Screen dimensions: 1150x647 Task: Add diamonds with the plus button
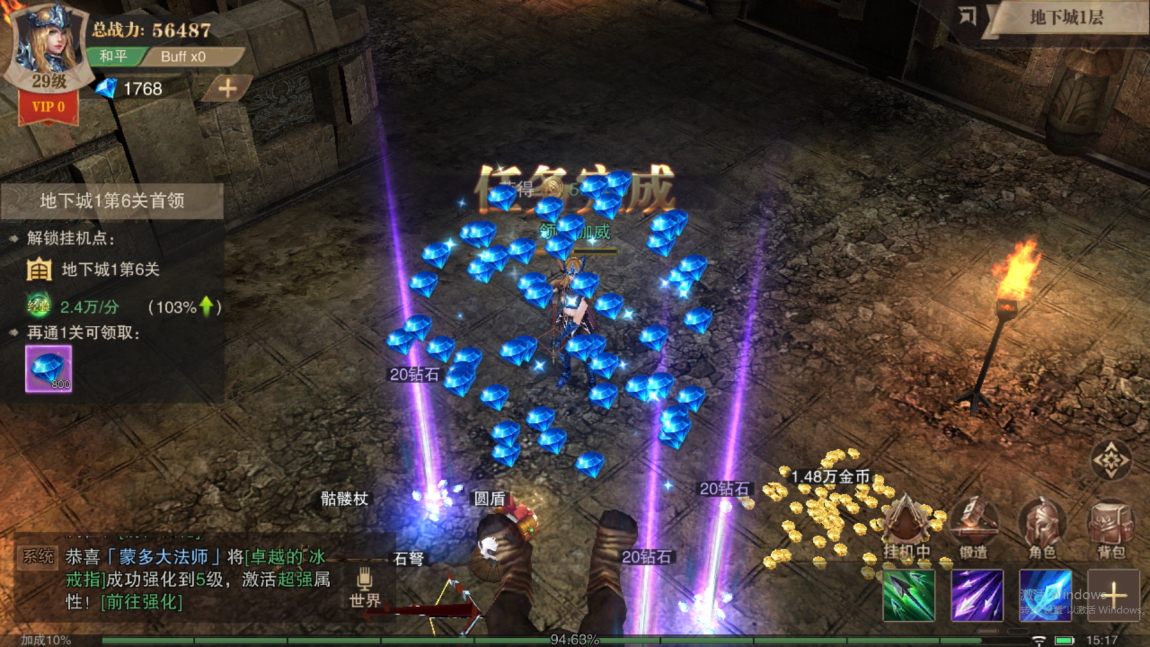[227, 88]
